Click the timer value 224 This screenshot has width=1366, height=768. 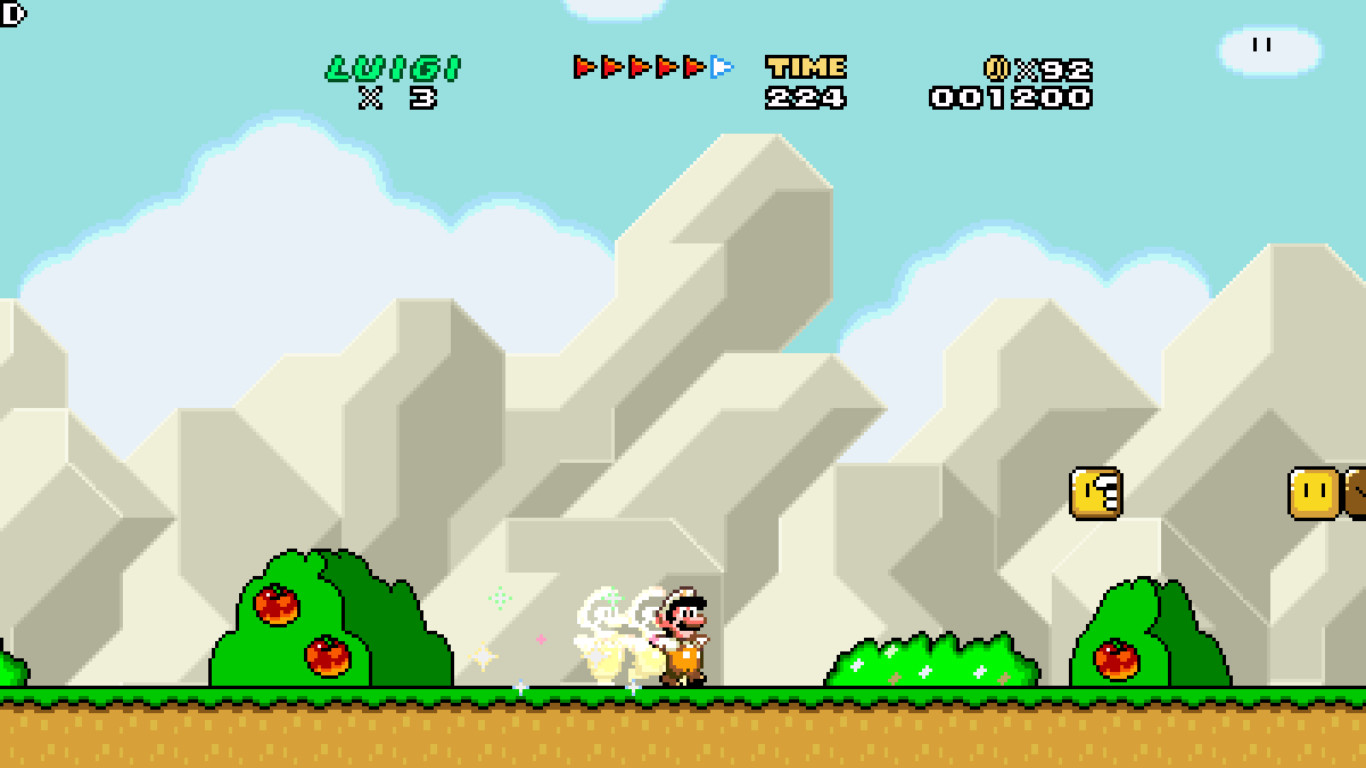tap(807, 97)
